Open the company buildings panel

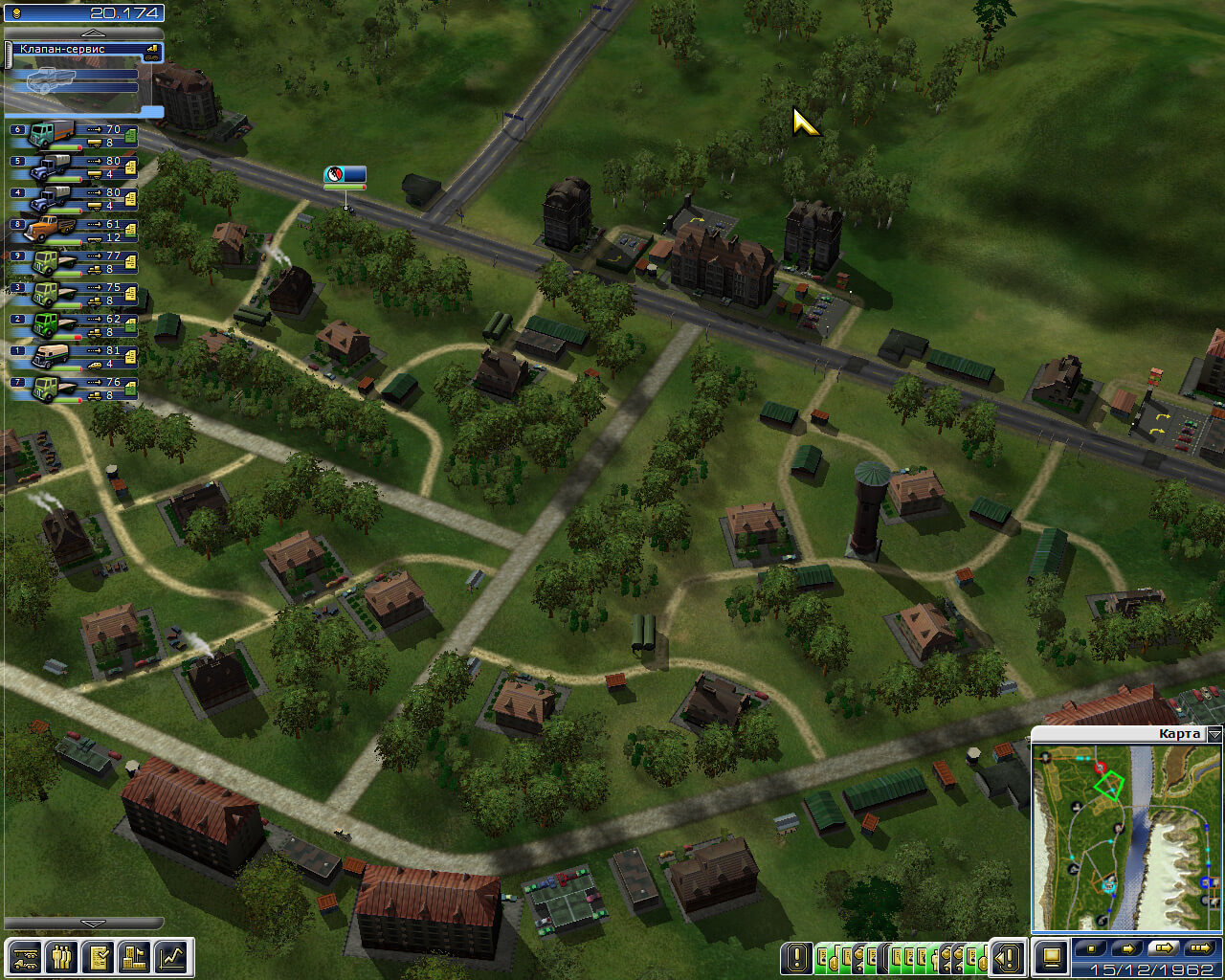point(135,956)
